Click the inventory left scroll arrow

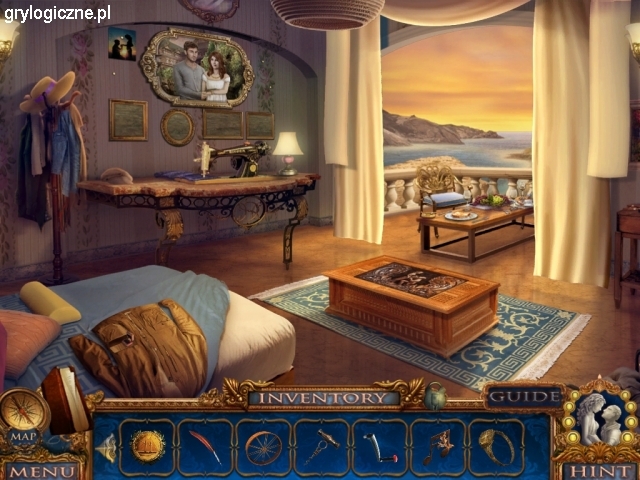point(106,449)
